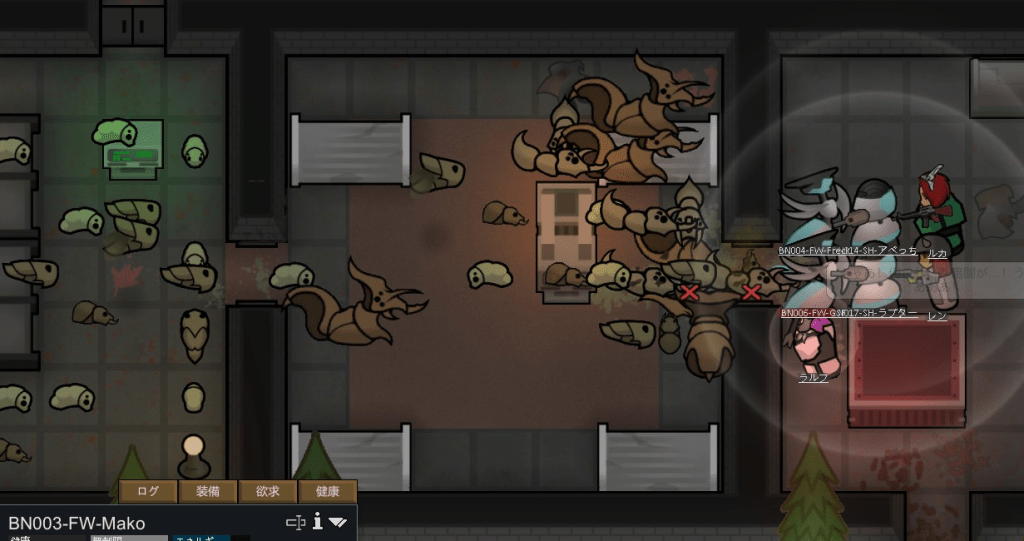Show the 欲求 tab

pyautogui.click(x=267, y=491)
